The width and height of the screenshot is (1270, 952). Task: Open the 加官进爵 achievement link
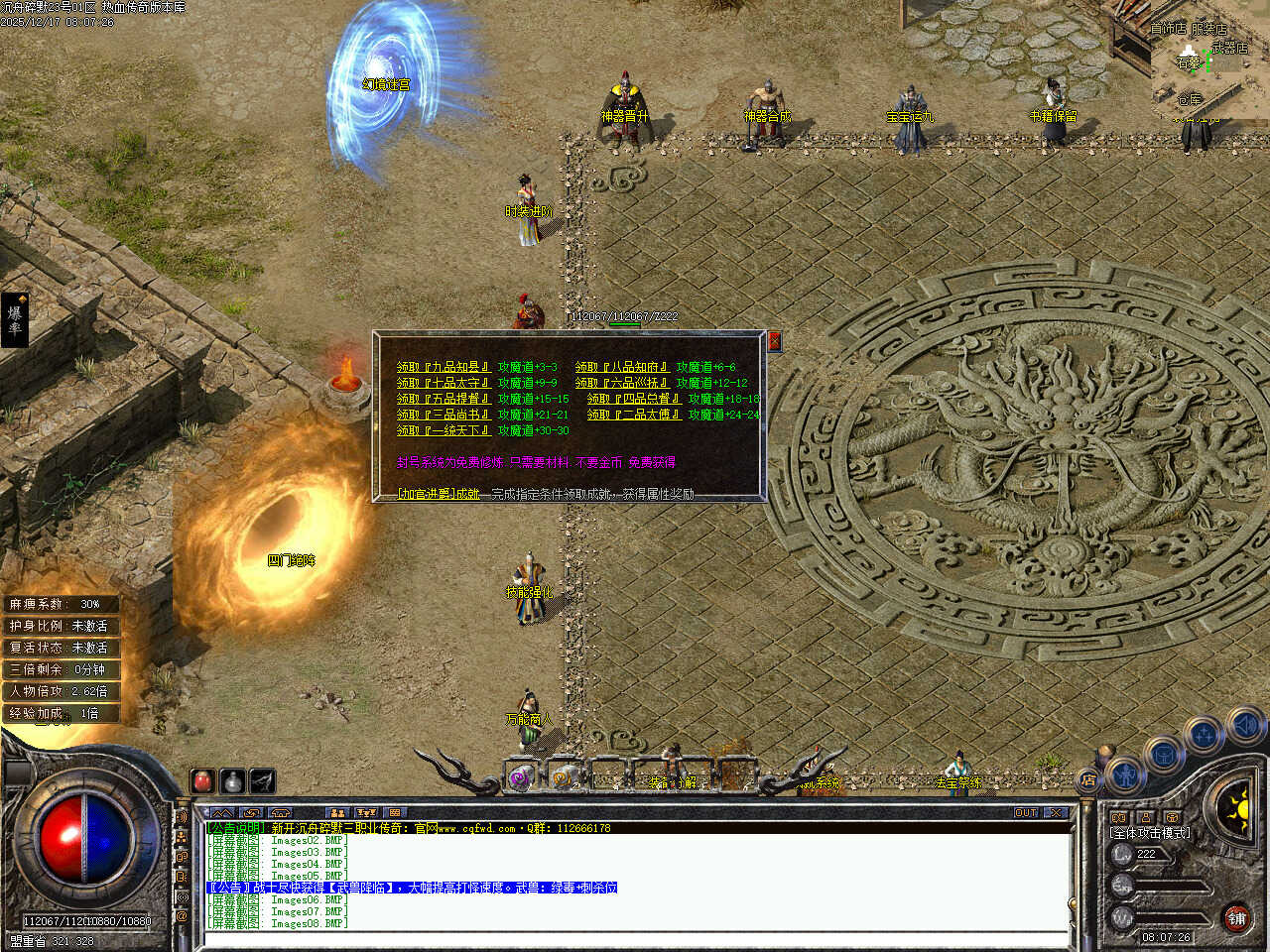pos(438,493)
